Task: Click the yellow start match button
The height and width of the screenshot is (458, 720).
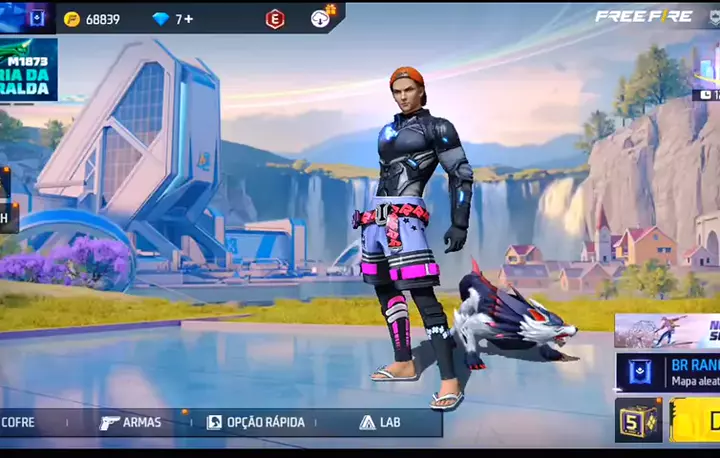Action: point(696,420)
